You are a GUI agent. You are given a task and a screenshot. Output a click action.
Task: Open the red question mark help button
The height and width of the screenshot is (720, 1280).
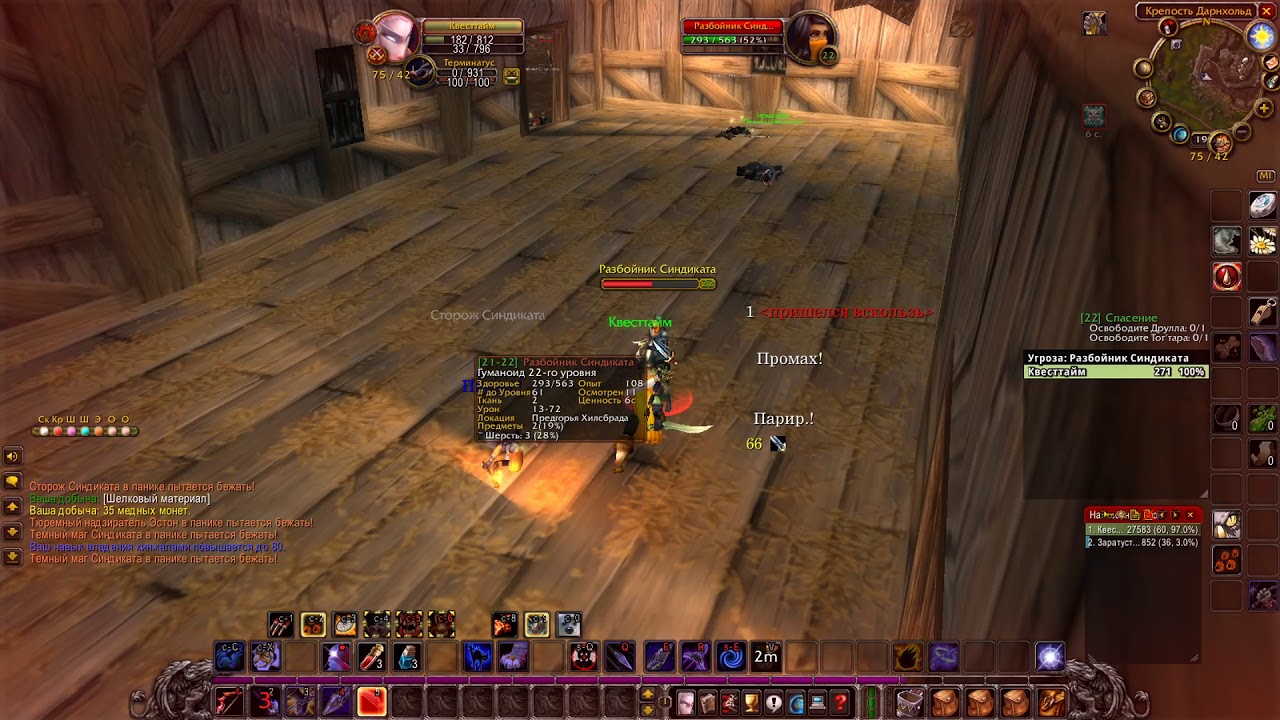840,703
